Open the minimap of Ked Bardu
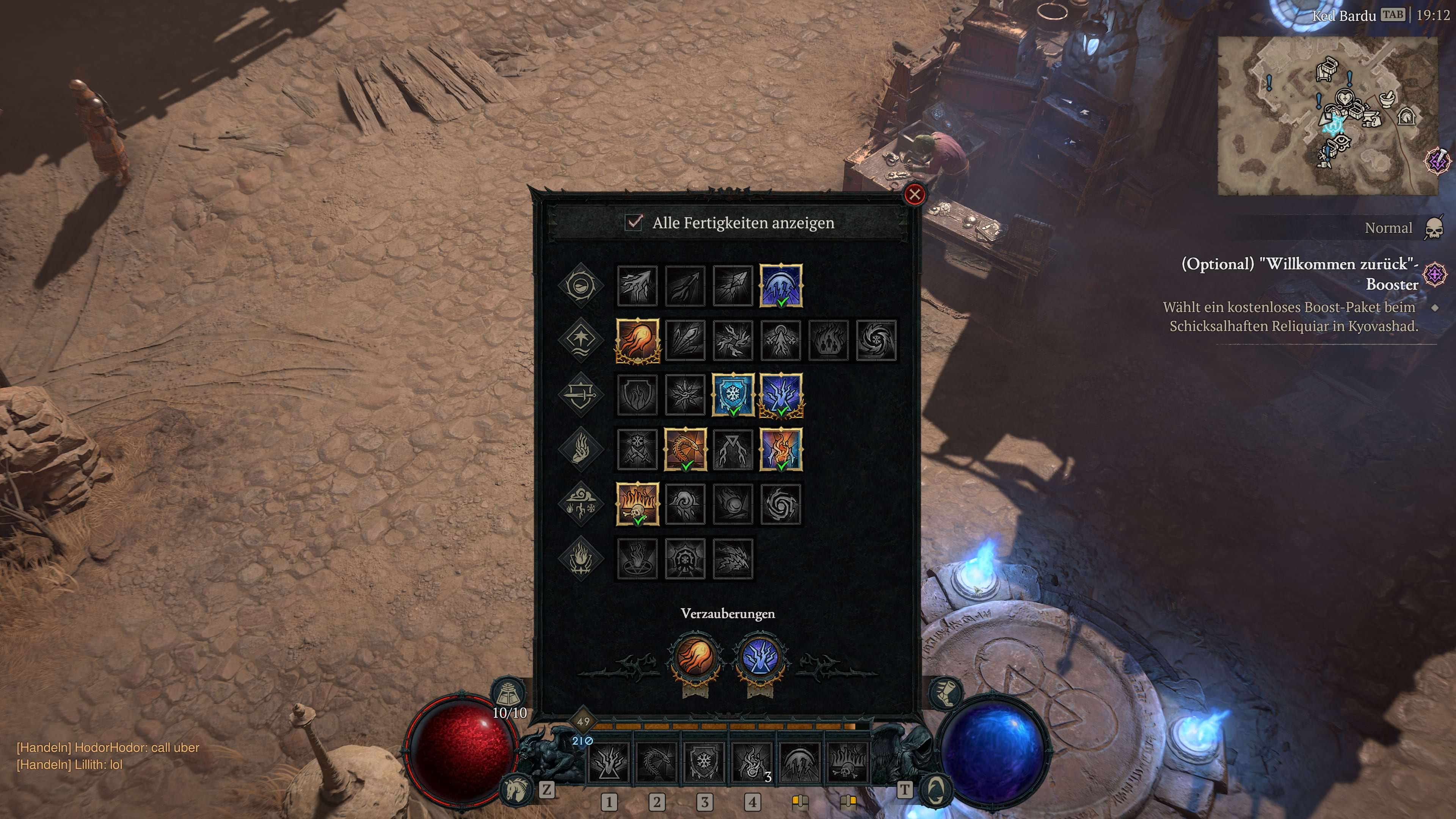Viewport: 1456px width, 819px height. 1327,116
